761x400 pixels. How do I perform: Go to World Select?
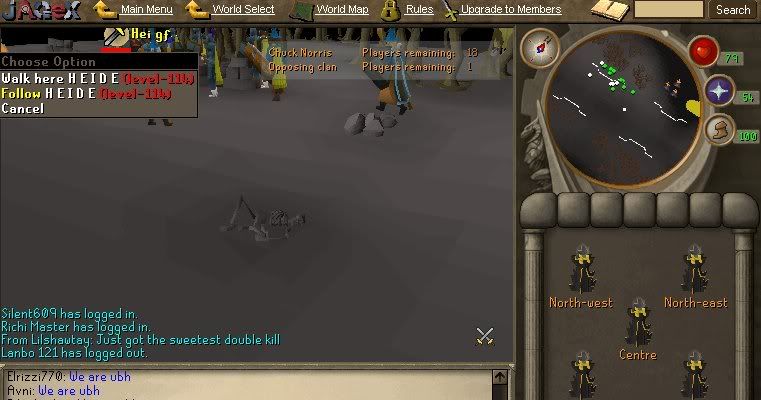pos(243,10)
